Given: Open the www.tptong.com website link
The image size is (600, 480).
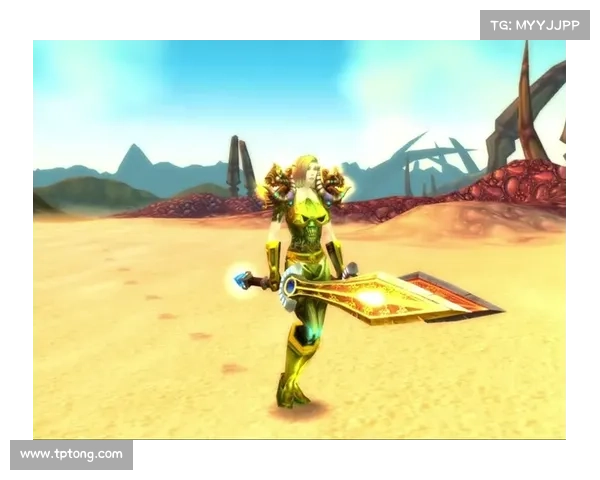Looking at the screenshot, I should [x=71, y=455].
